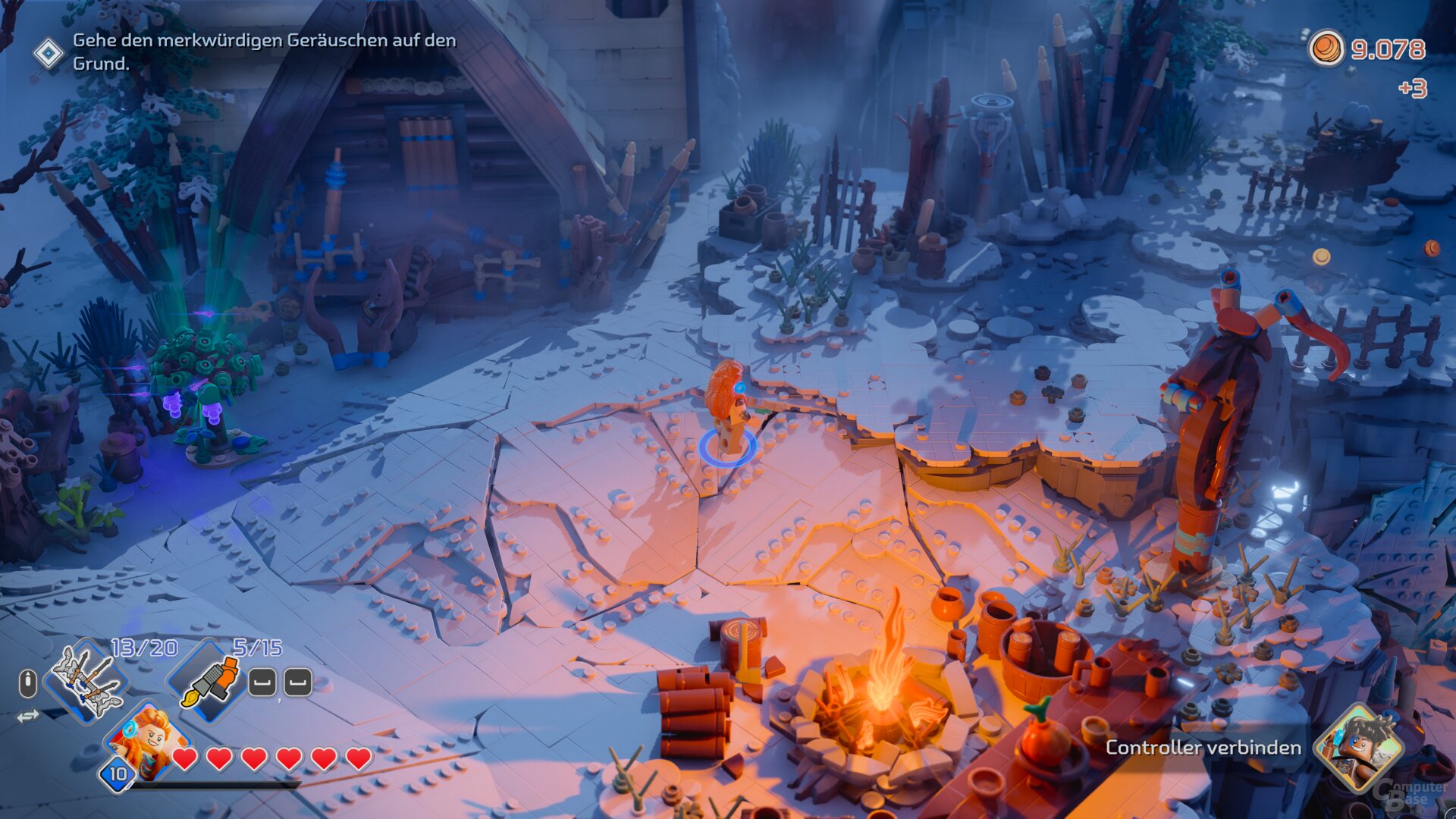Open the quest diamond marker icon
This screenshot has height=819, width=1456.
tap(49, 53)
